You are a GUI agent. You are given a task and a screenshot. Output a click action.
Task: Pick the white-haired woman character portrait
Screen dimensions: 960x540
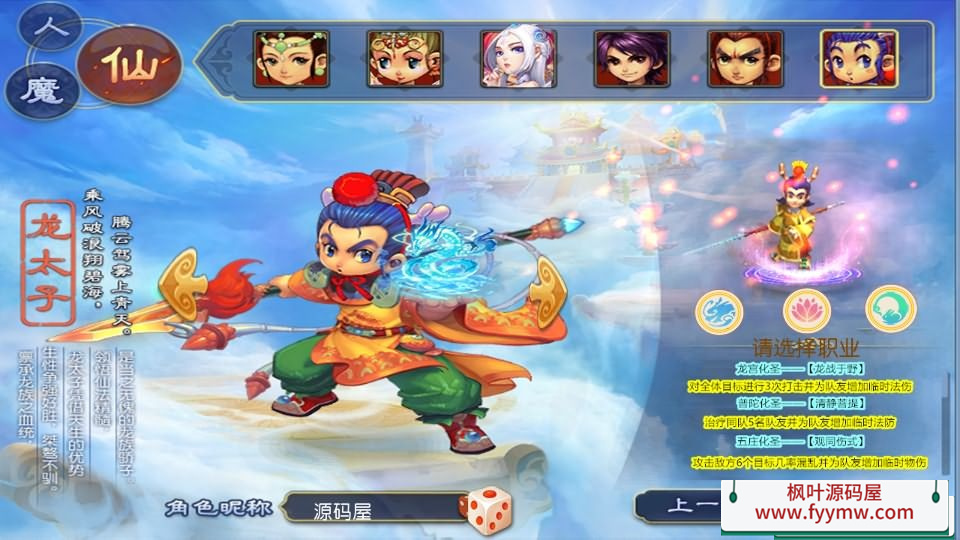pyautogui.click(x=517, y=59)
